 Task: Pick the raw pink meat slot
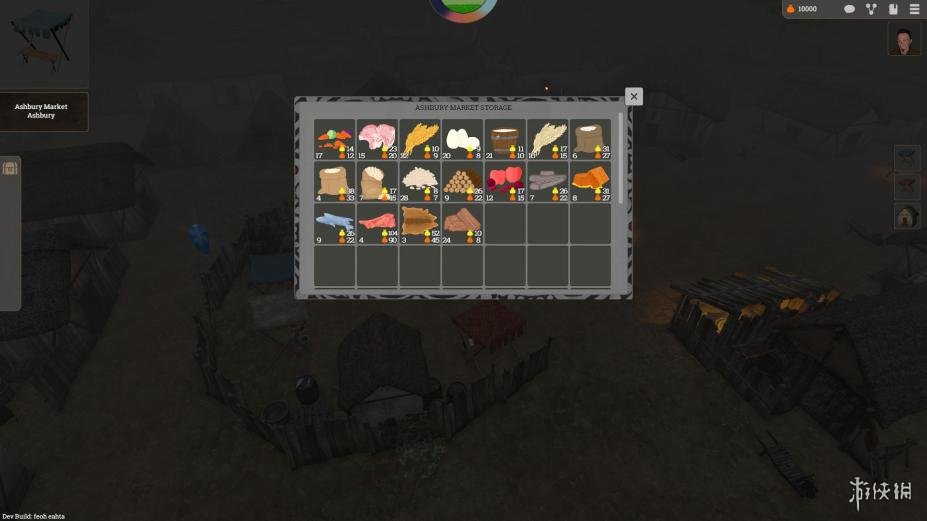click(x=377, y=140)
